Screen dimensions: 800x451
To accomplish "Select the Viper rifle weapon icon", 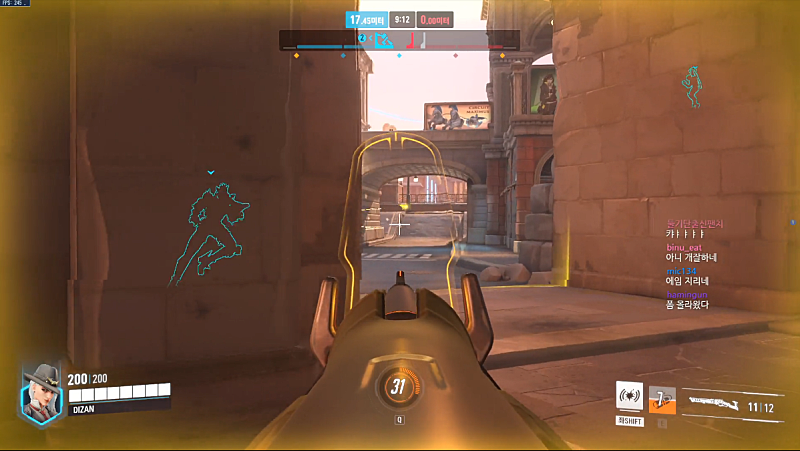I will coord(715,401).
